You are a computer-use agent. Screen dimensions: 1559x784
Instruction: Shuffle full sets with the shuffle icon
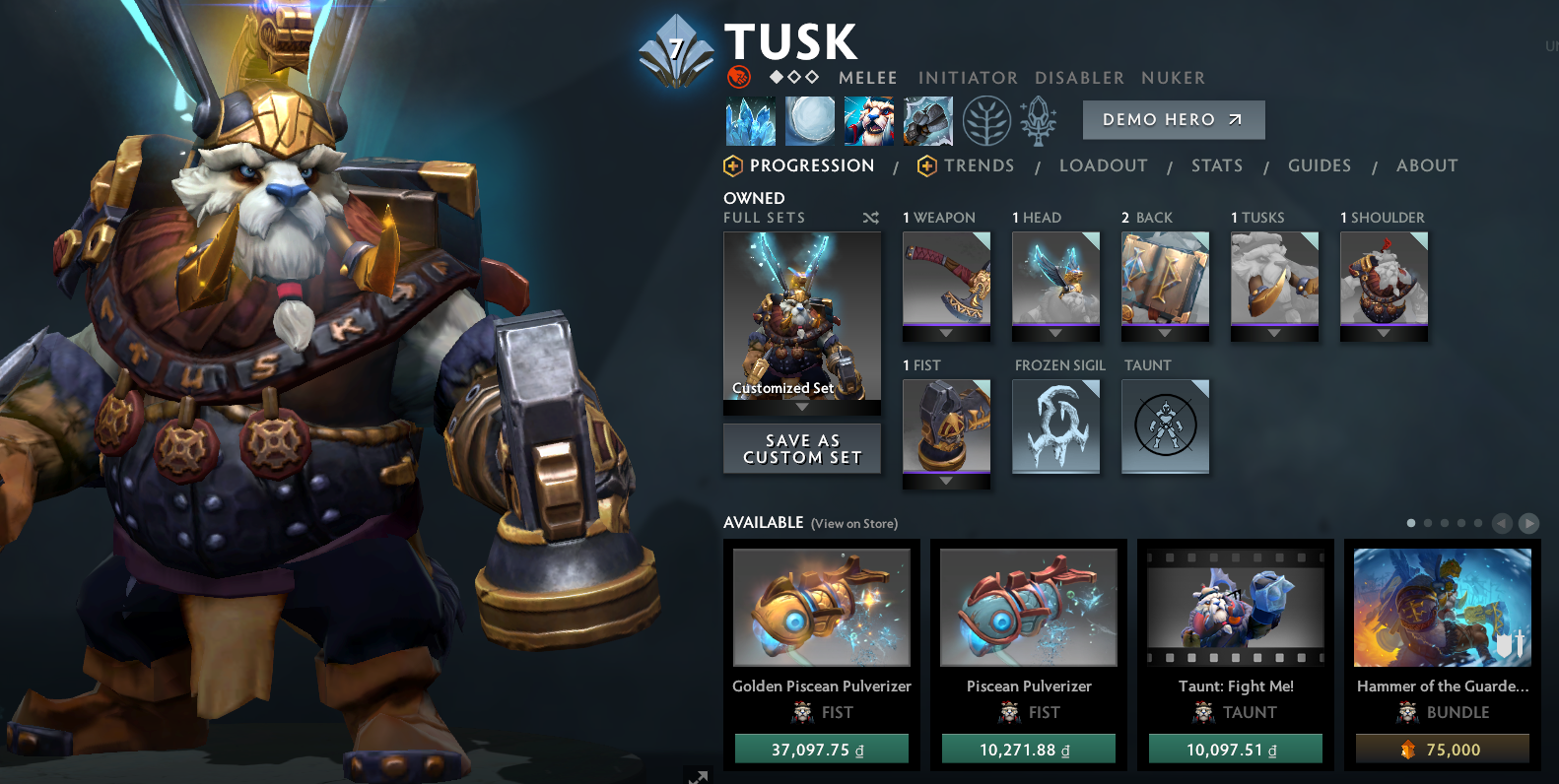click(x=871, y=218)
